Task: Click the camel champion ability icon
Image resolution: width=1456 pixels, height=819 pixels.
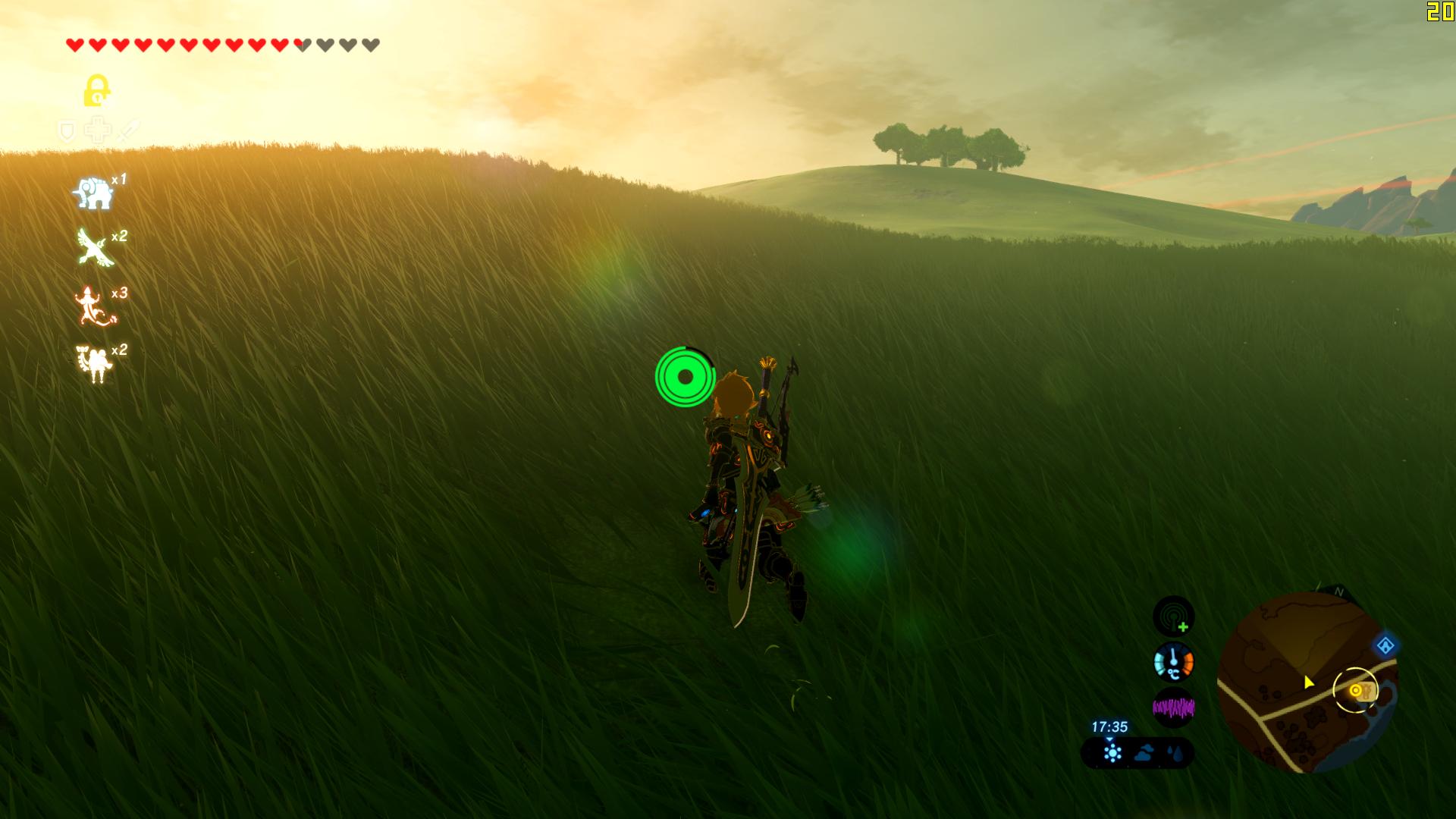Action: click(x=95, y=363)
